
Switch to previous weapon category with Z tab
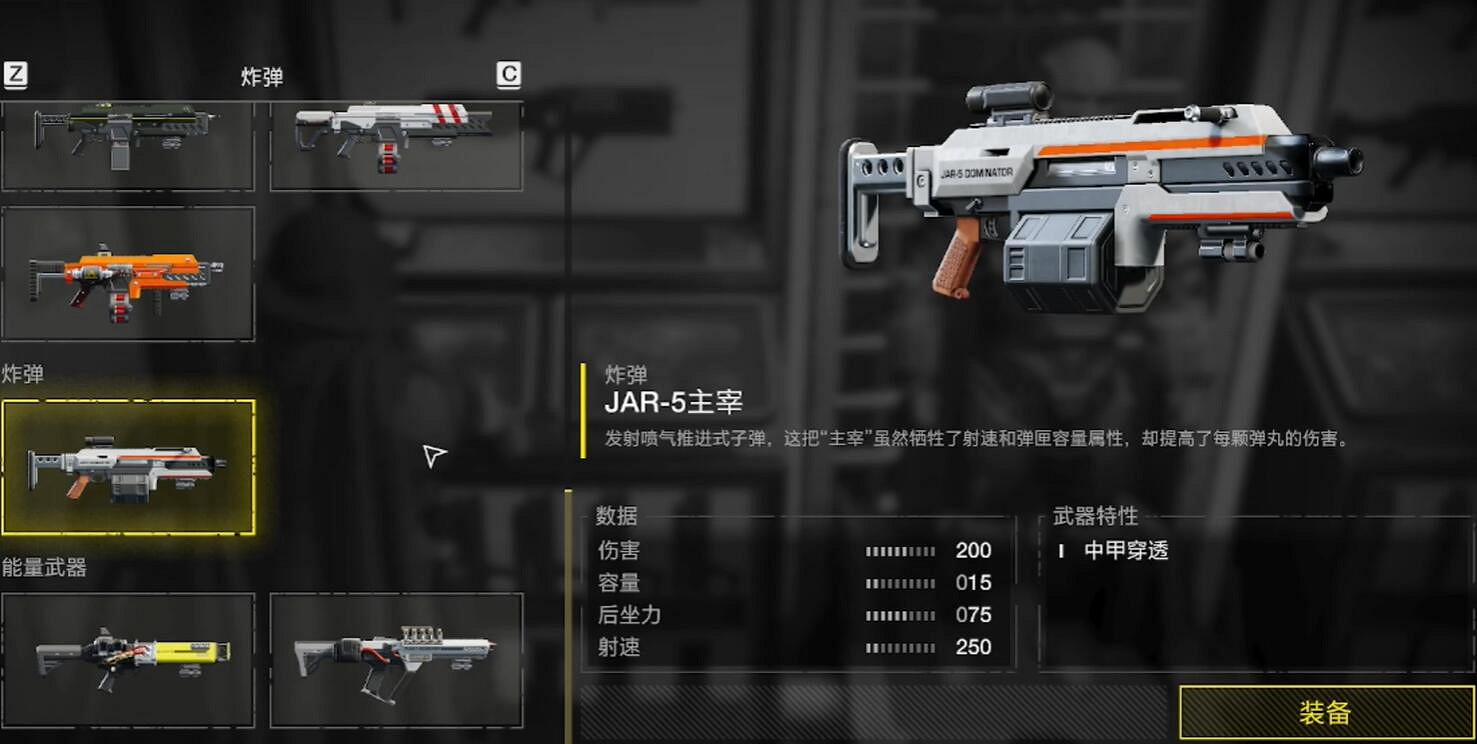click(14, 74)
